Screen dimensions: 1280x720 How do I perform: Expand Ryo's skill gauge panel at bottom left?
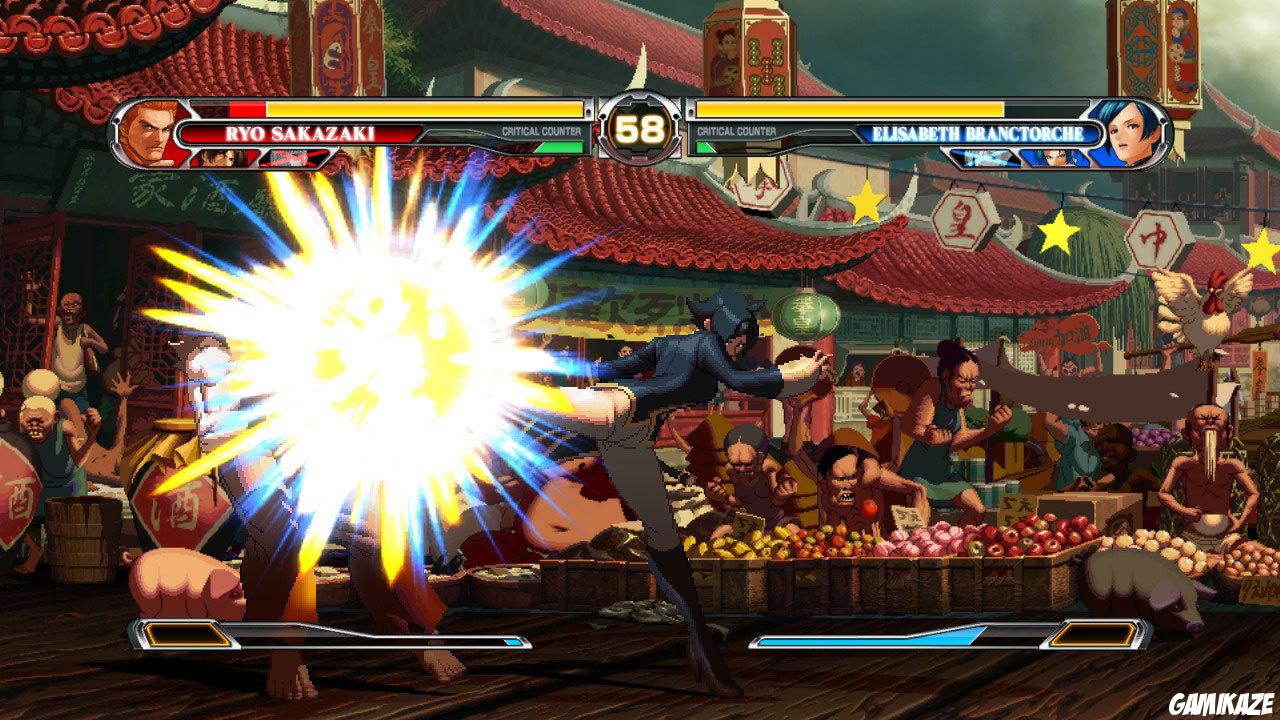(x=185, y=633)
